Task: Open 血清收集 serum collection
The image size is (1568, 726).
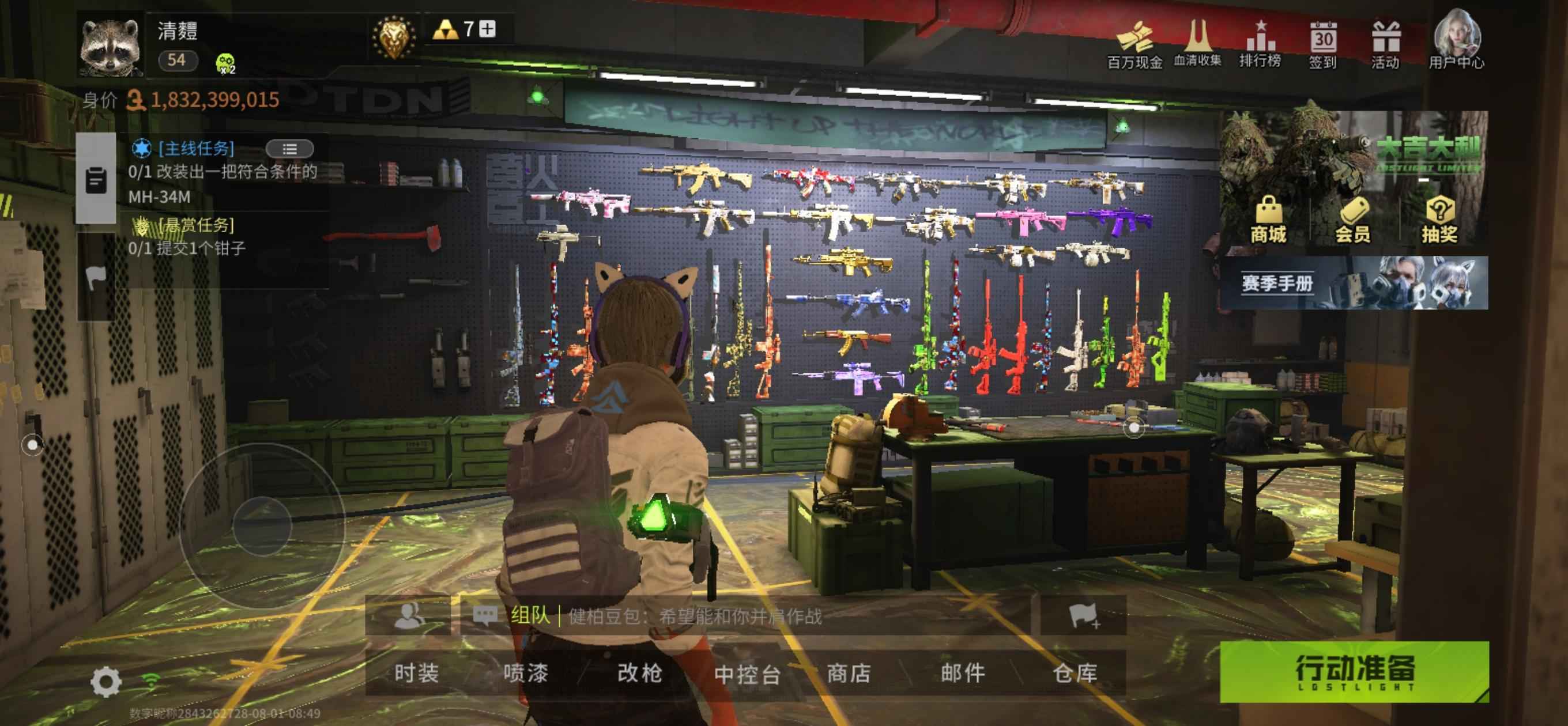Action: click(1197, 43)
